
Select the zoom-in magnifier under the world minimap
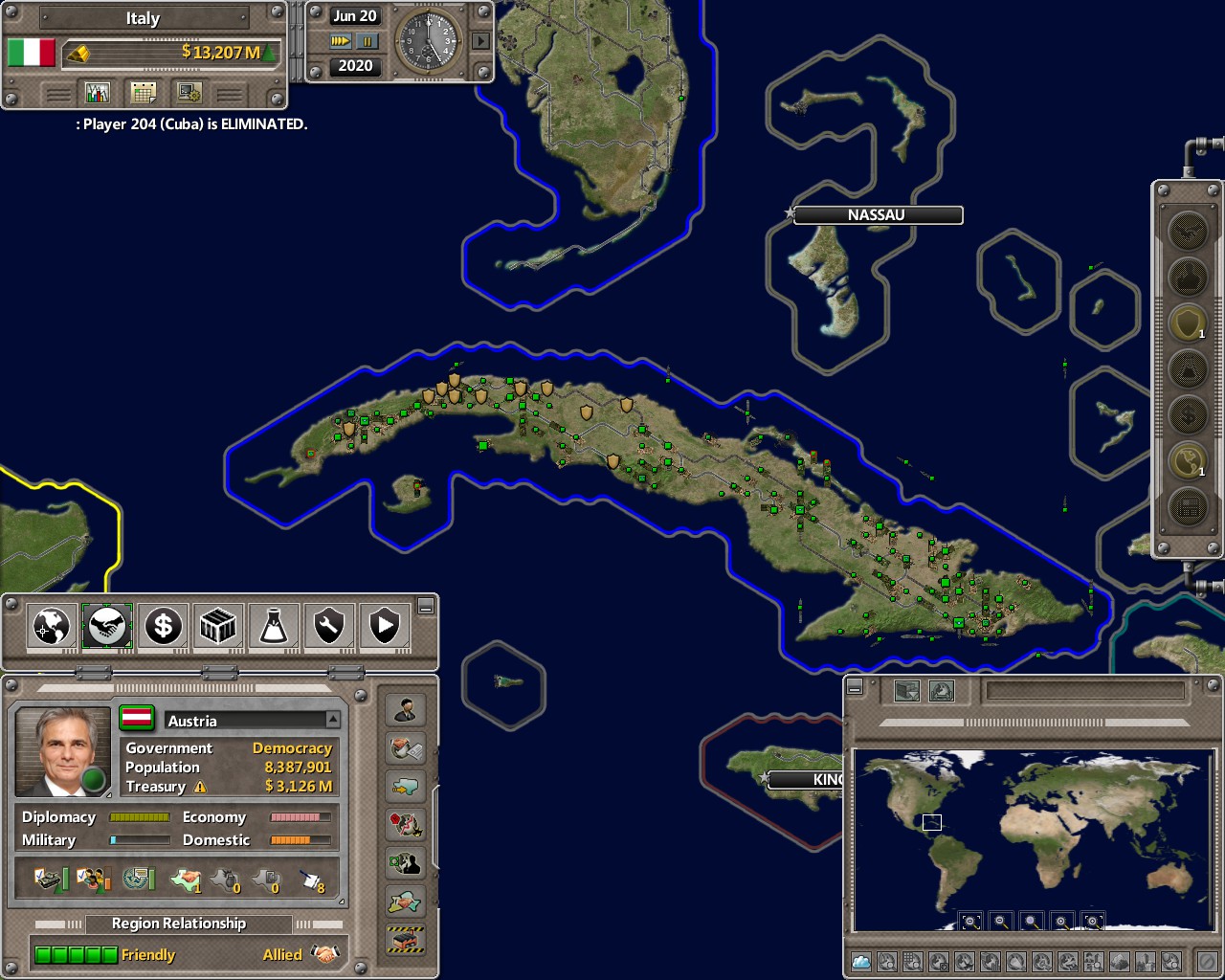click(1061, 921)
